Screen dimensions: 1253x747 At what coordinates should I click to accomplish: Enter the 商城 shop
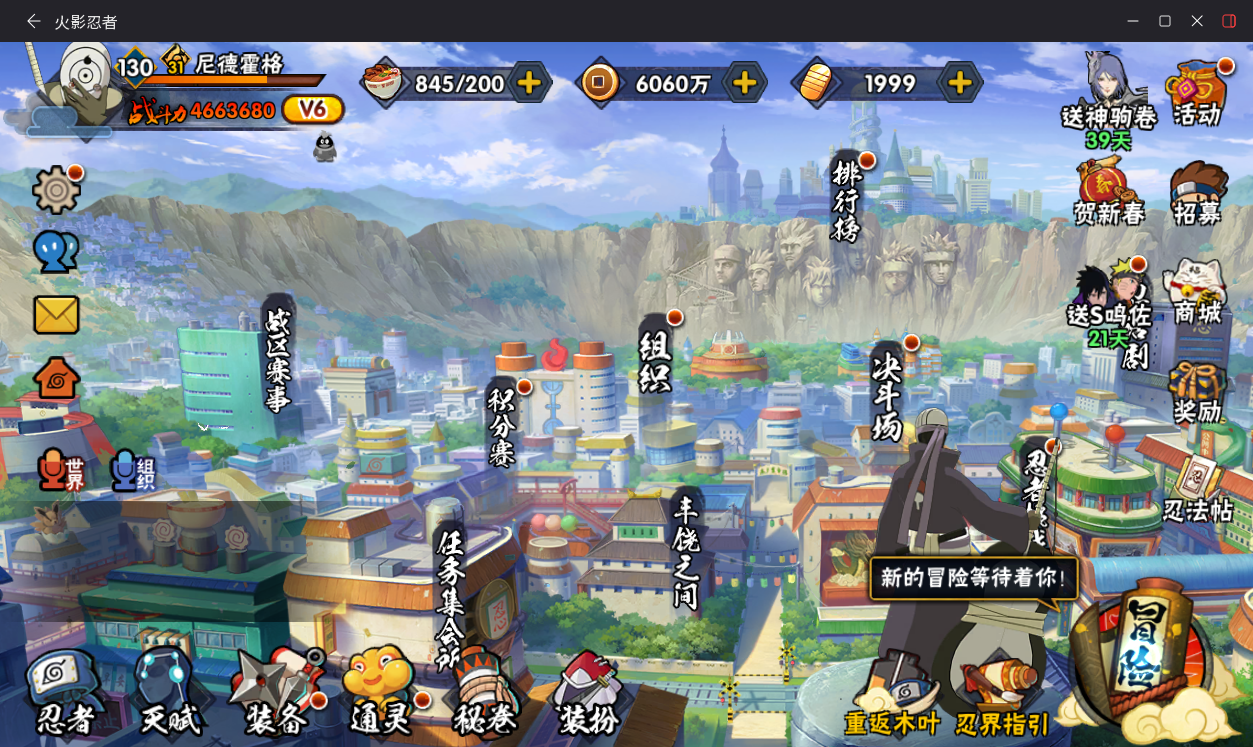pyautogui.click(x=1197, y=292)
